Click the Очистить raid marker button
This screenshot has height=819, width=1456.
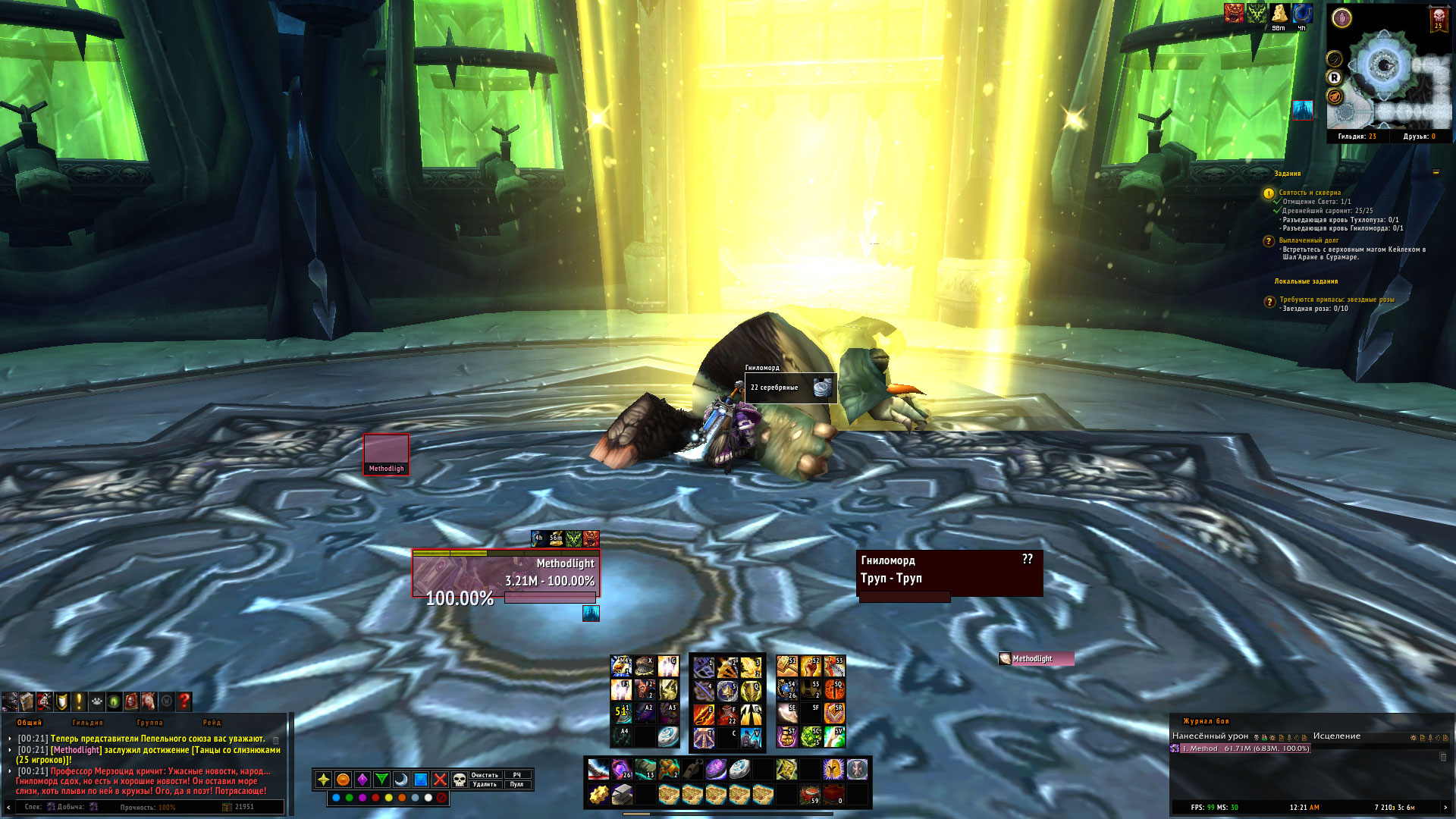pyautogui.click(x=485, y=775)
